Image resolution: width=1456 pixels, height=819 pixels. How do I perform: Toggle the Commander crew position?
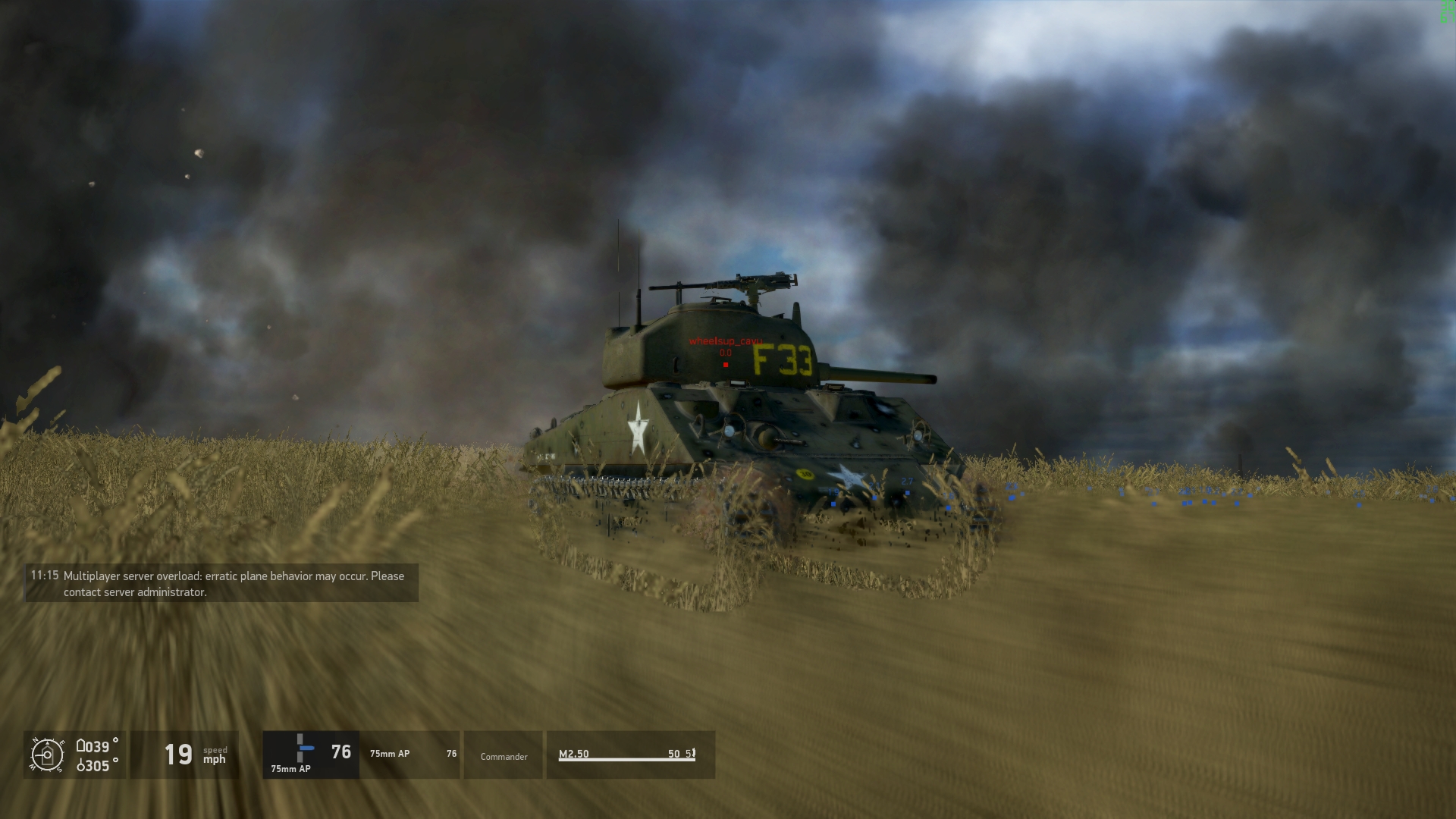pos(503,756)
